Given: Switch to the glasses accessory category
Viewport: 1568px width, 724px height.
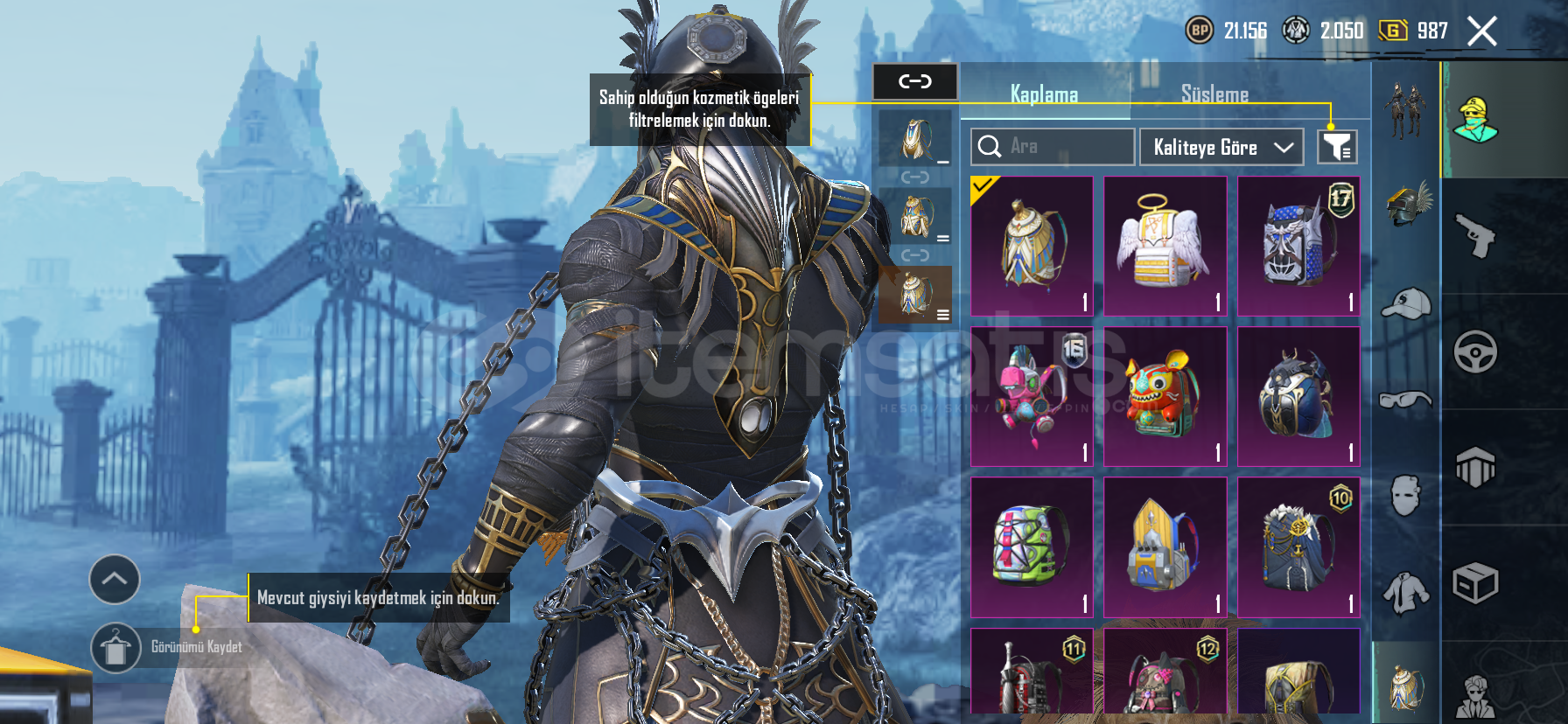Looking at the screenshot, I should (1405, 400).
